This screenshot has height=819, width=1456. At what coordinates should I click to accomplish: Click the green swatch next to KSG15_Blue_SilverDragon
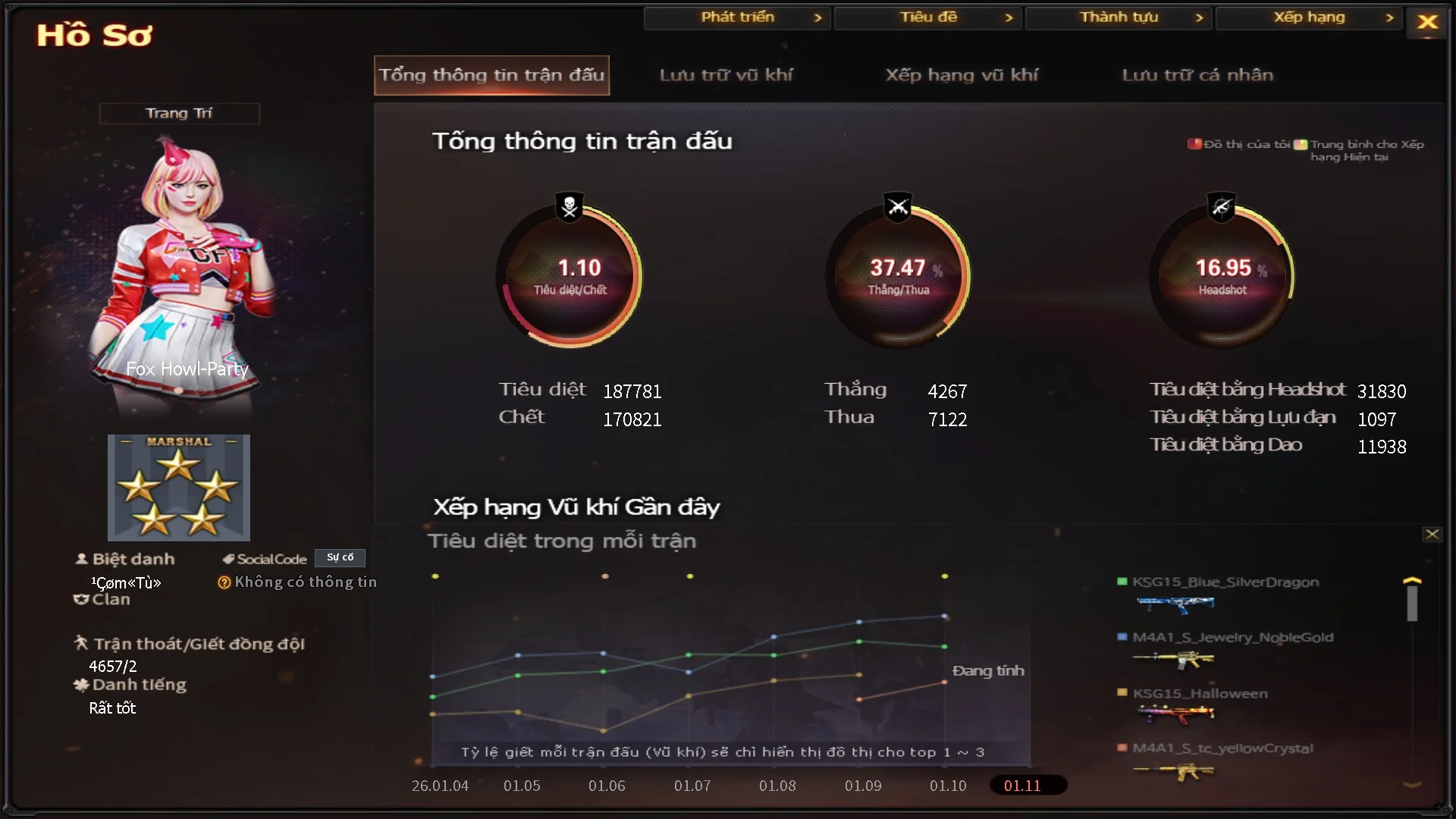(1121, 582)
